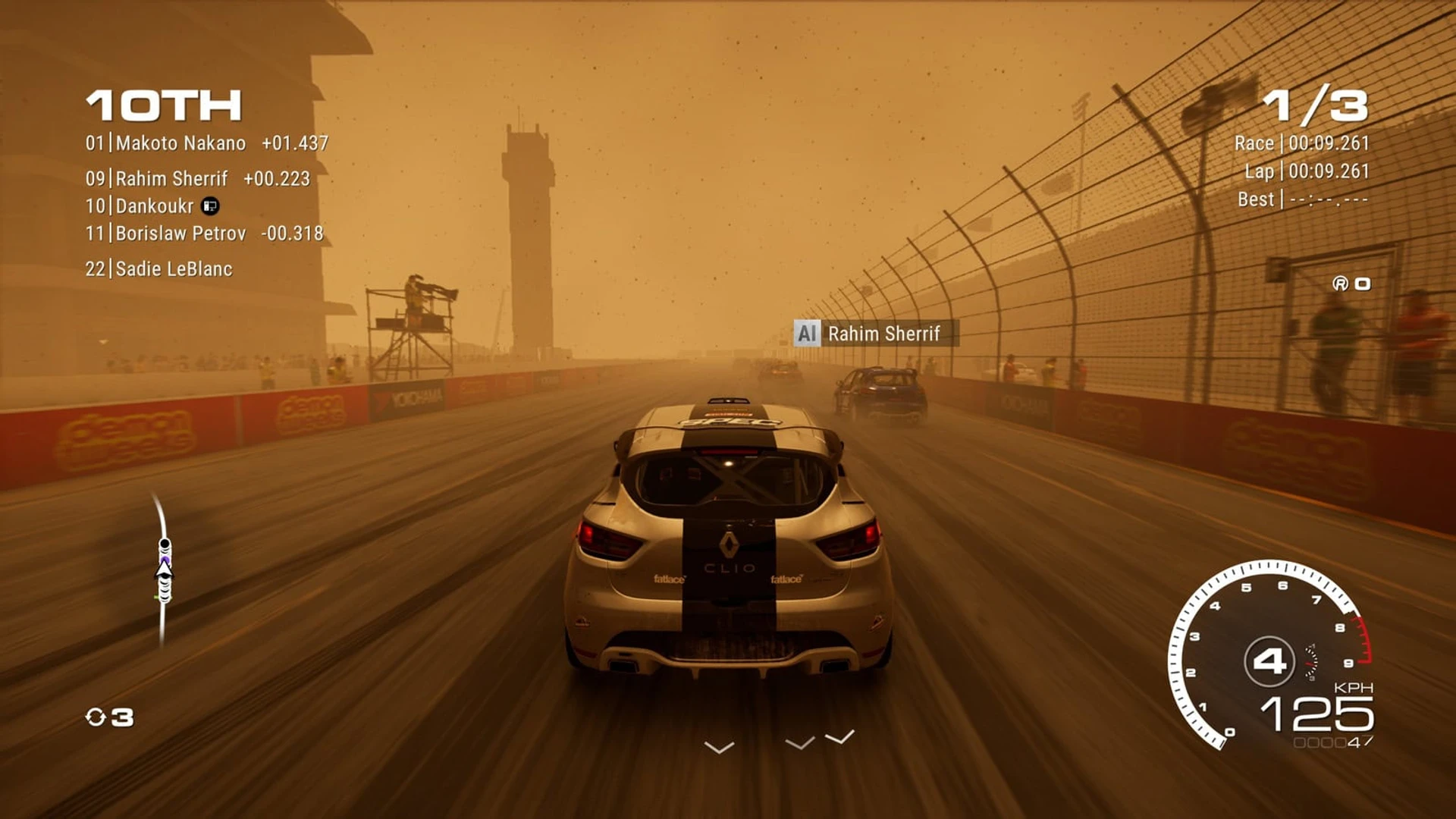The width and height of the screenshot is (1456, 819).
Task: Click the track progress minimap strip
Action: 162,570
